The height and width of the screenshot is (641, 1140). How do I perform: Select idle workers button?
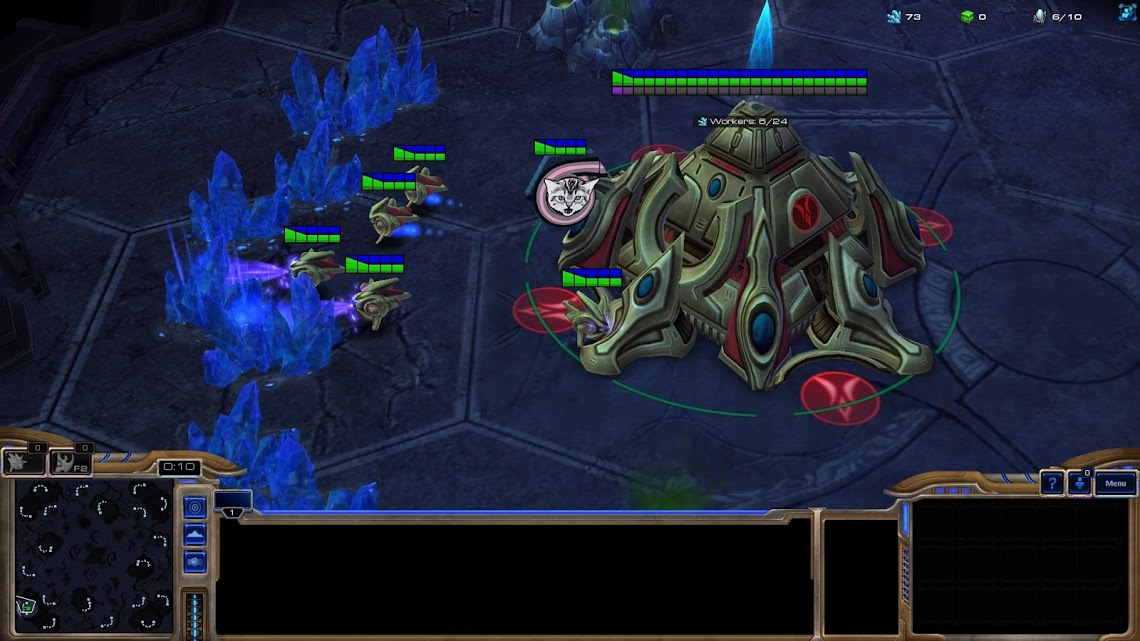(24, 462)
